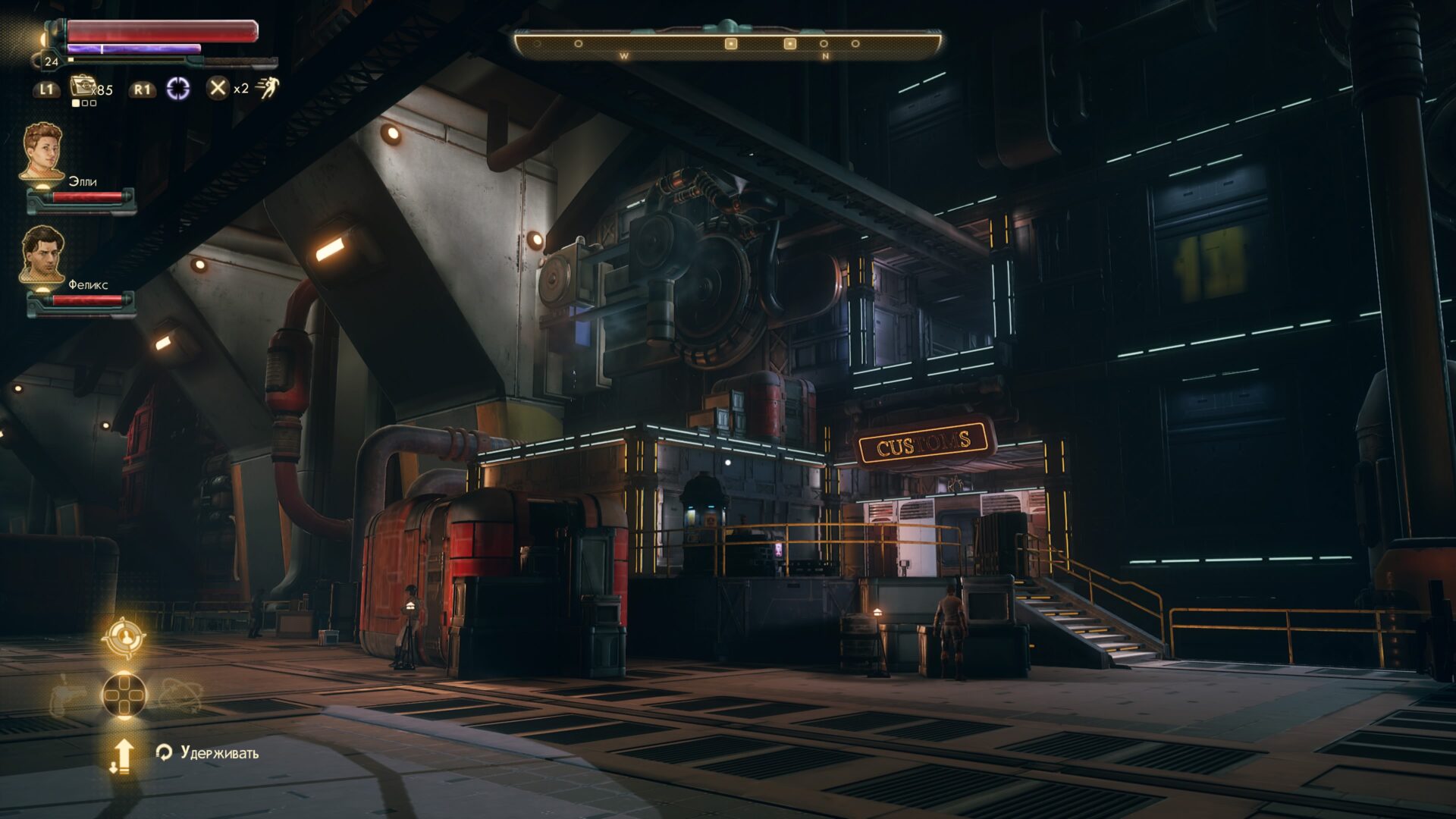
Task: Click the sprinting figure icon
Action: click(x=267, y=88)
